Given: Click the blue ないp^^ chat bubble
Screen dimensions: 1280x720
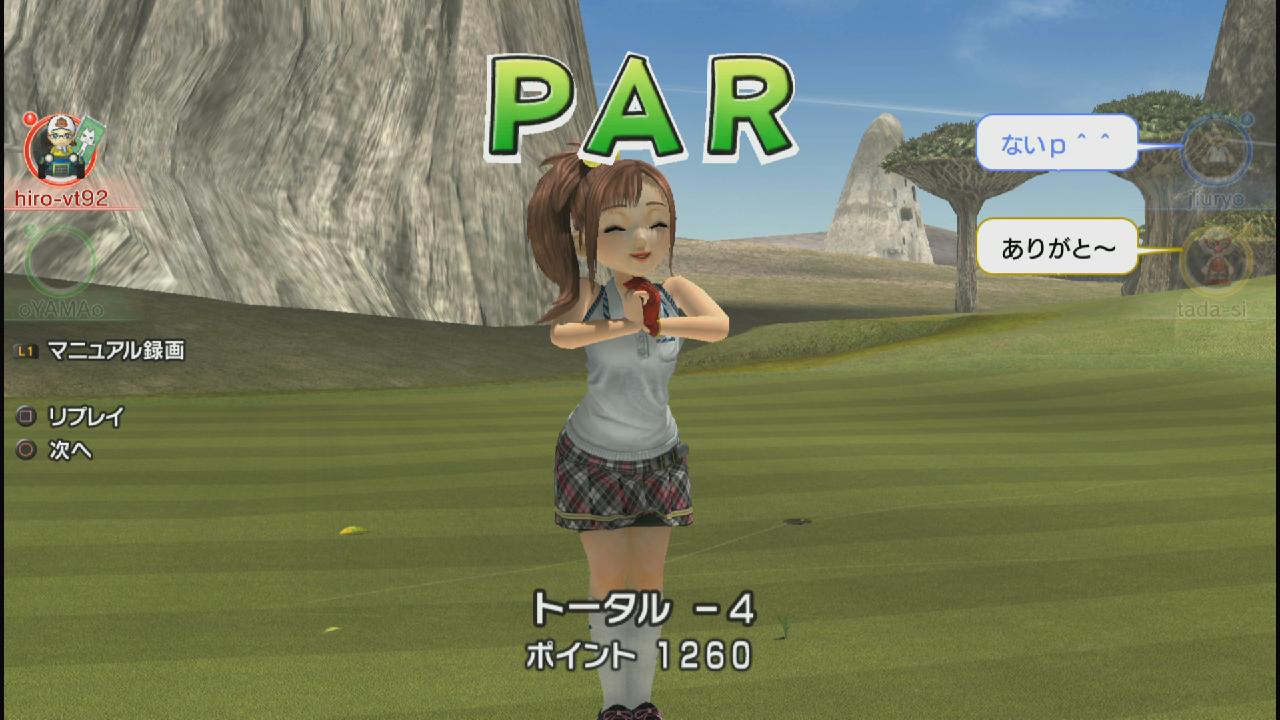Looking at the screenshot, I should (x=1056, y=143).
